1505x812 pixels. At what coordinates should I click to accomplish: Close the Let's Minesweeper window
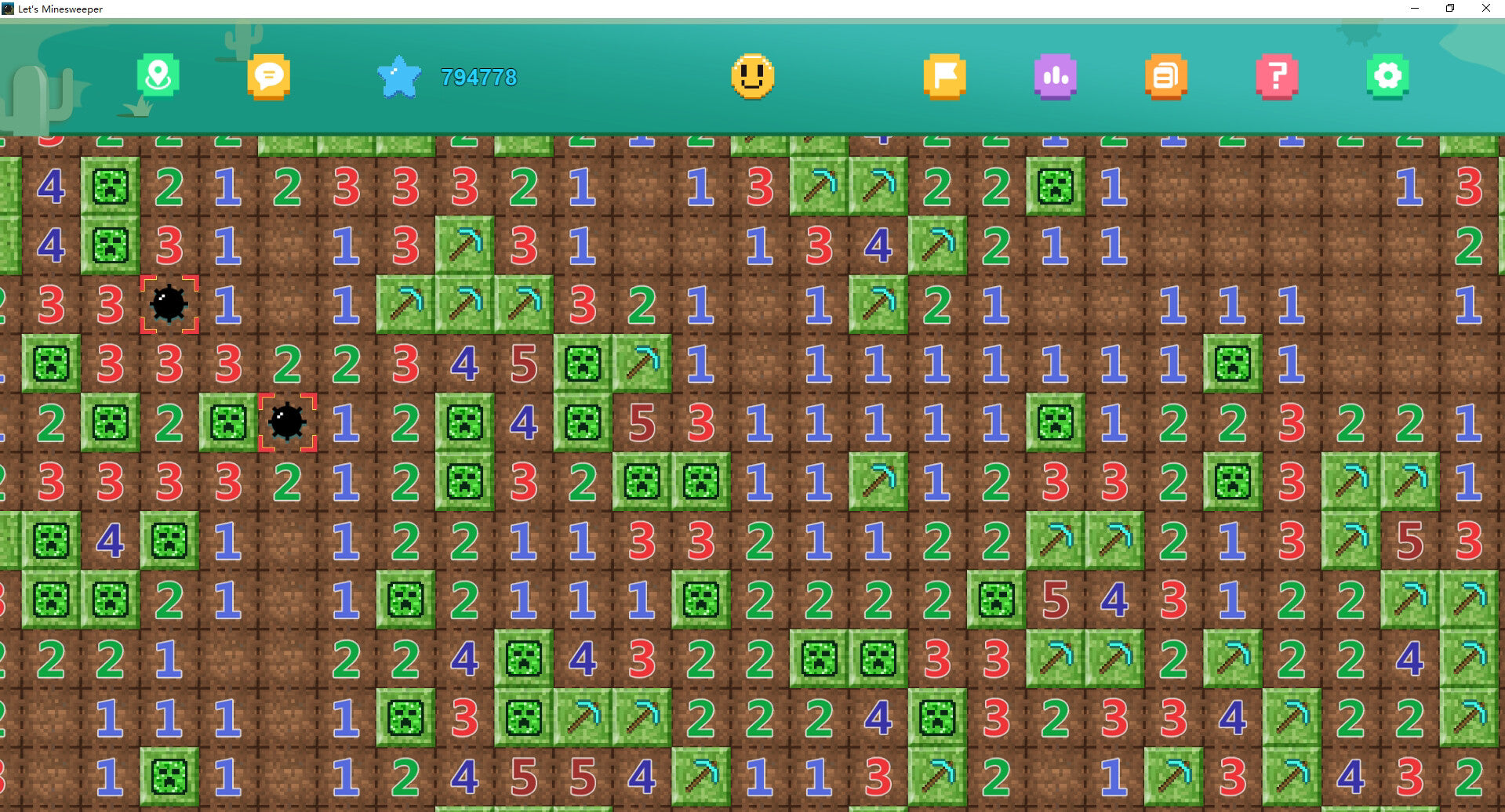point(1485,9)
